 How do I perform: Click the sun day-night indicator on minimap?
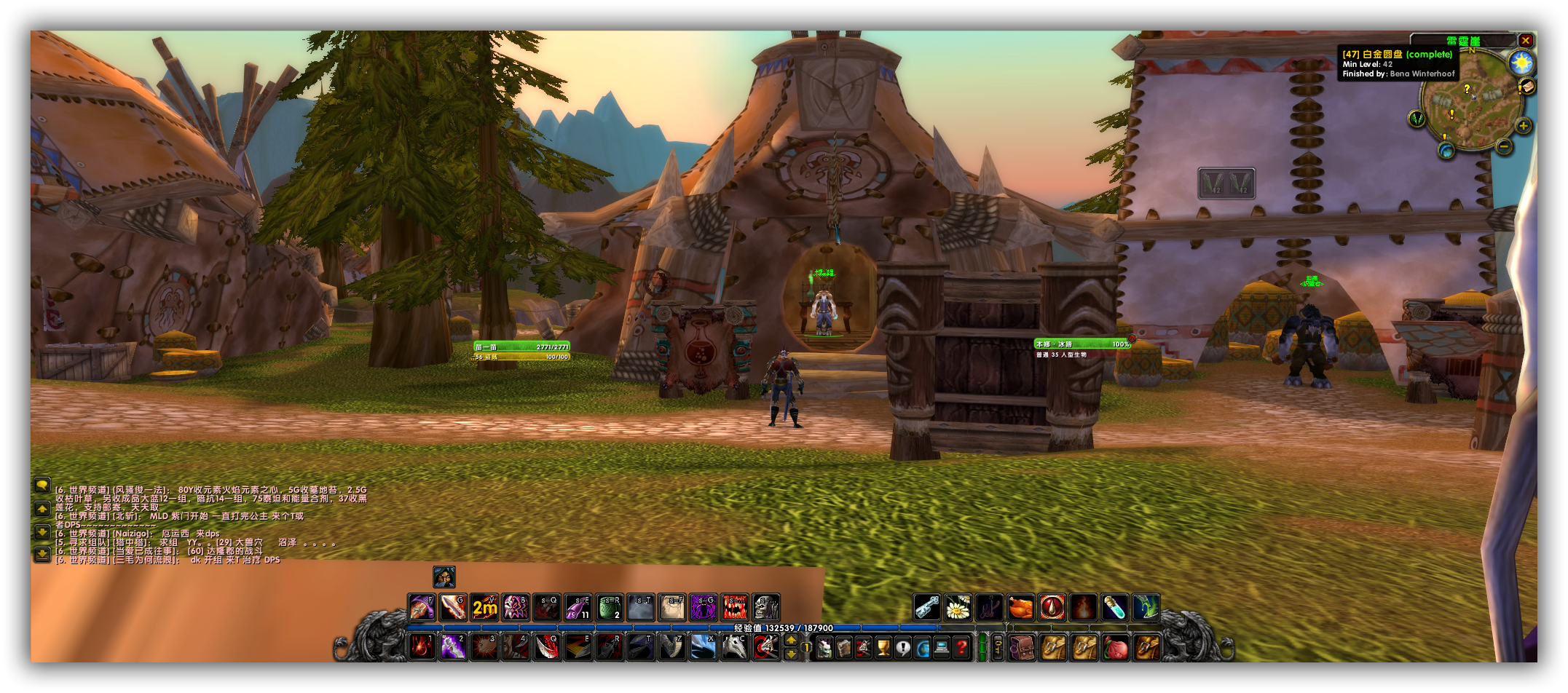[x=1521, y=63]
